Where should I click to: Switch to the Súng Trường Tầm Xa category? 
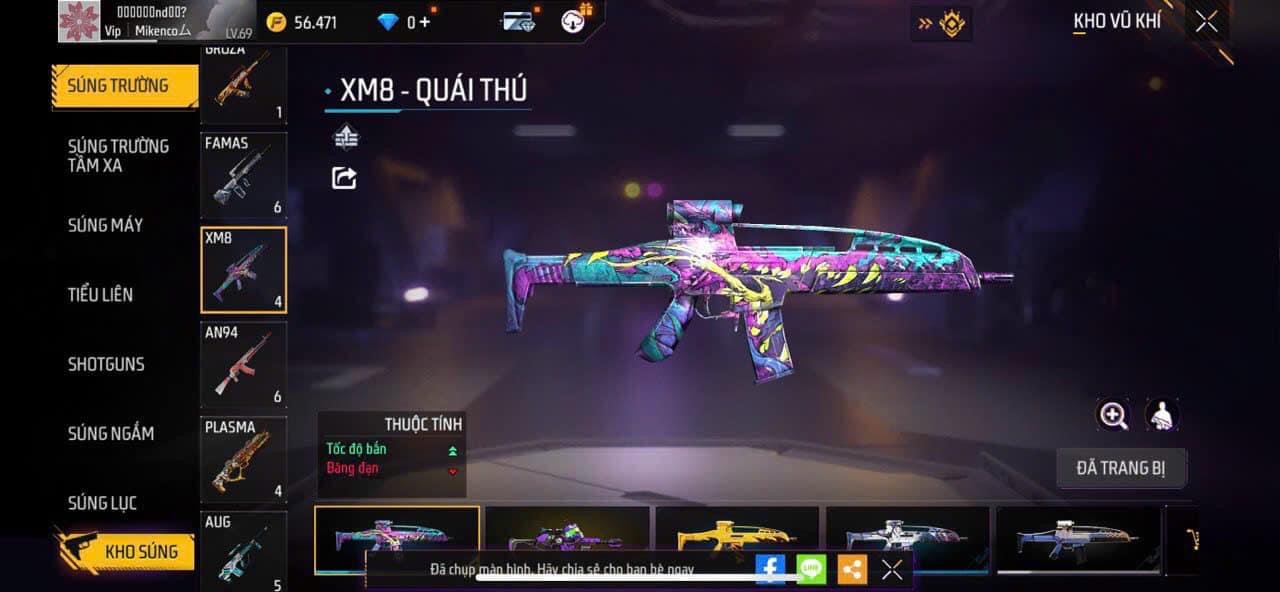point(118,155)
